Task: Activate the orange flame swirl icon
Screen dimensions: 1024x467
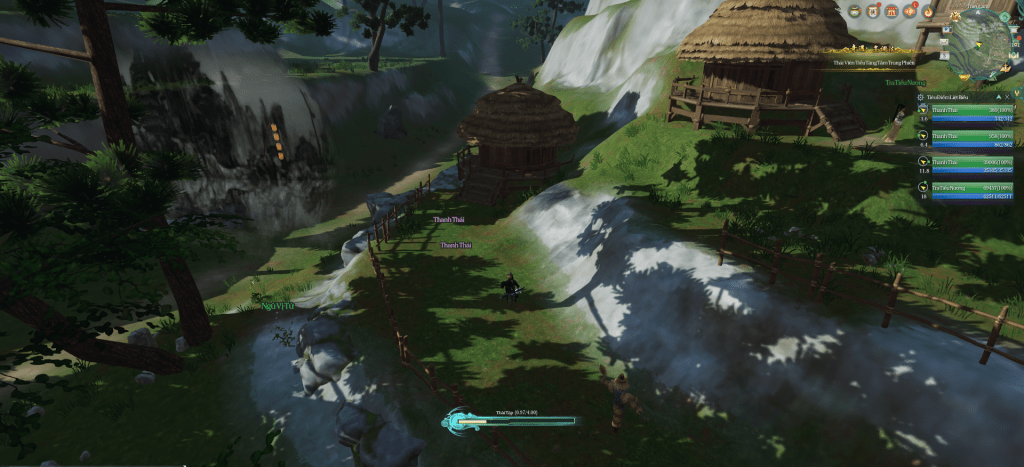Action: tap(928, 12)
